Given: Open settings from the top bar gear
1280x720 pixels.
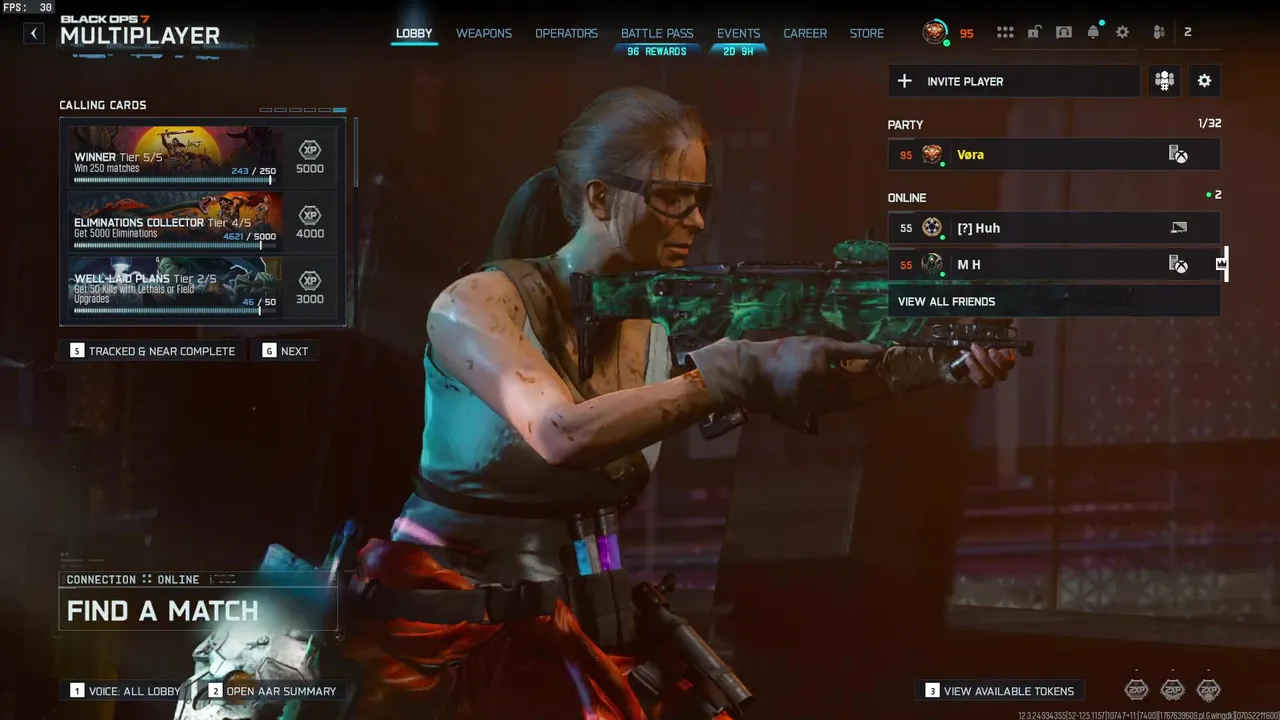Looking at the screenshot, I should coord(1122,32).
